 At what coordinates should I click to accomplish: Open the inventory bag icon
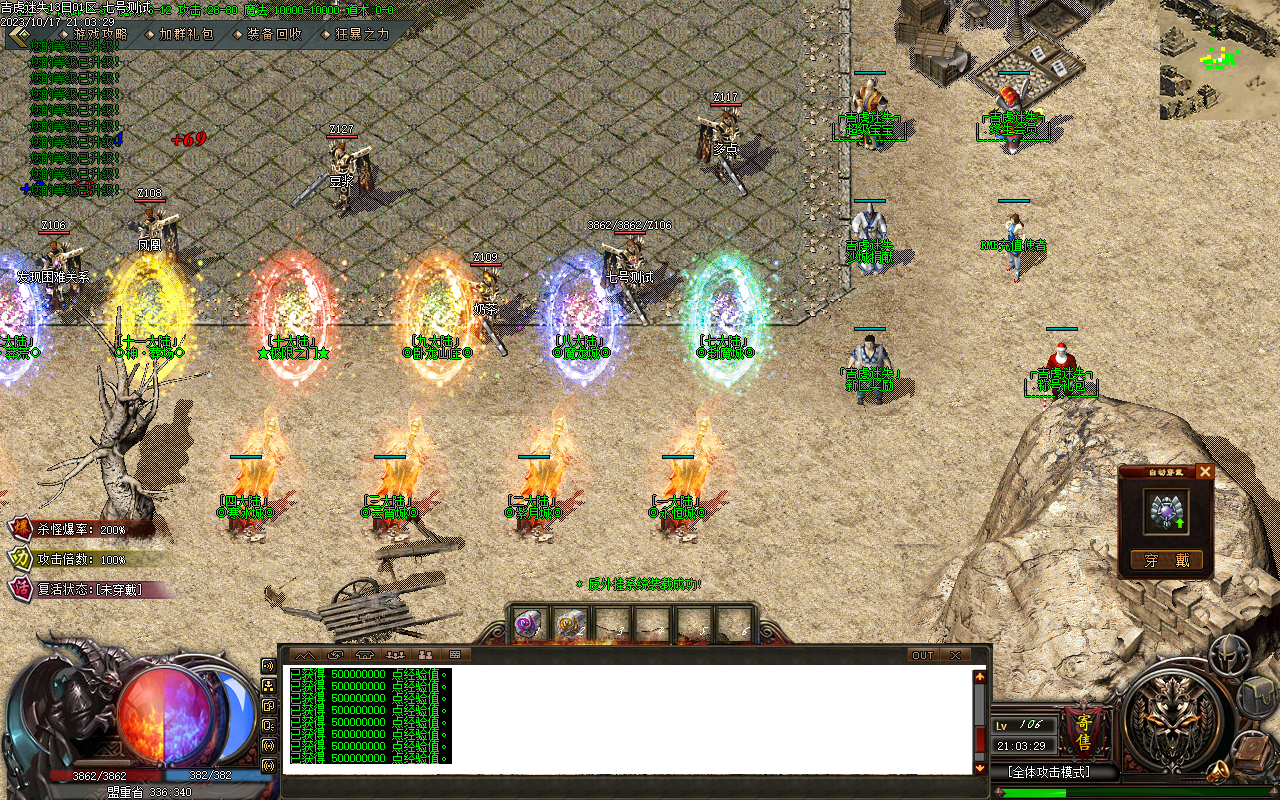coord(1256,697)
